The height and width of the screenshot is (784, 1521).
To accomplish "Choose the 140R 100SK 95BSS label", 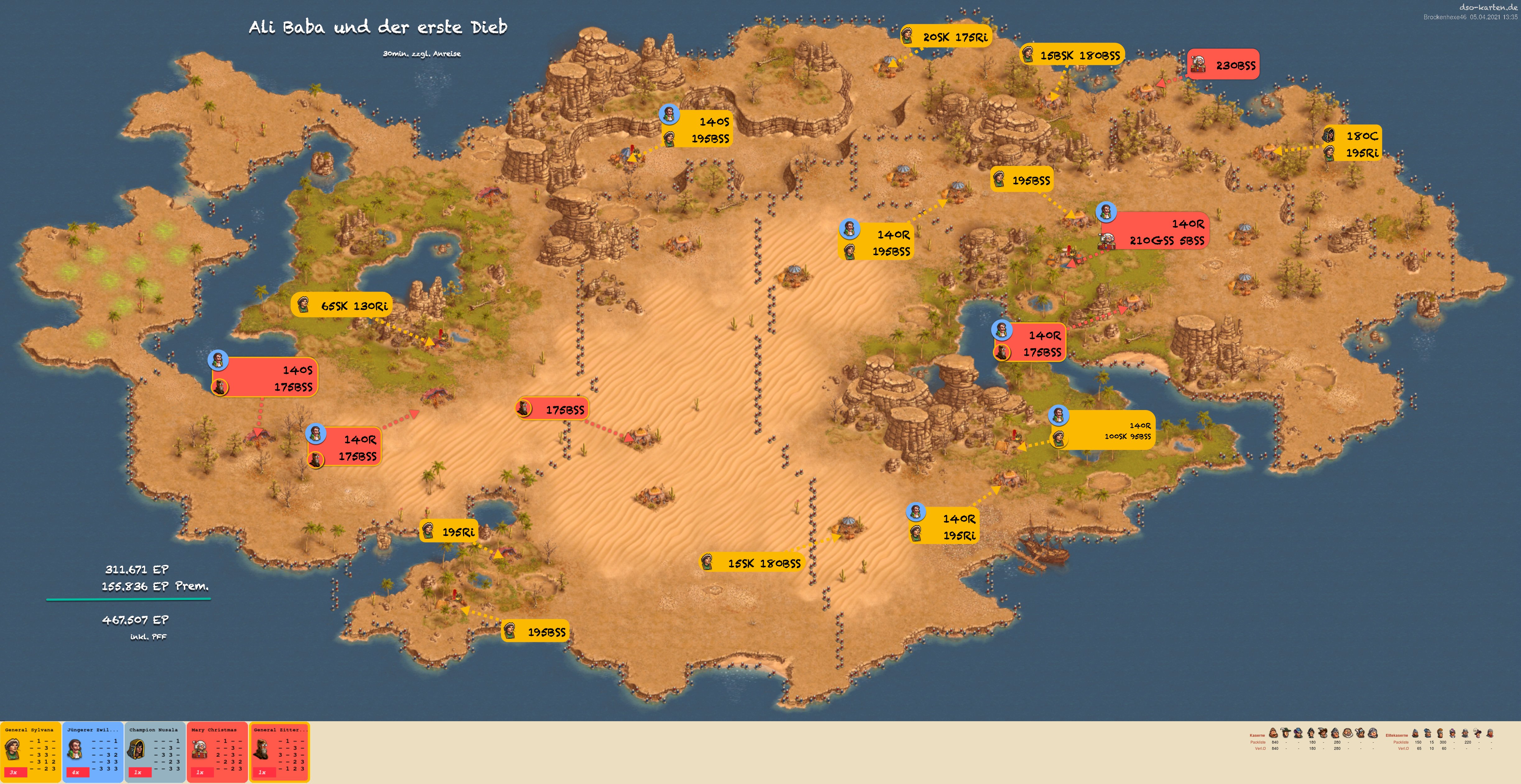I will [1103, 430].
